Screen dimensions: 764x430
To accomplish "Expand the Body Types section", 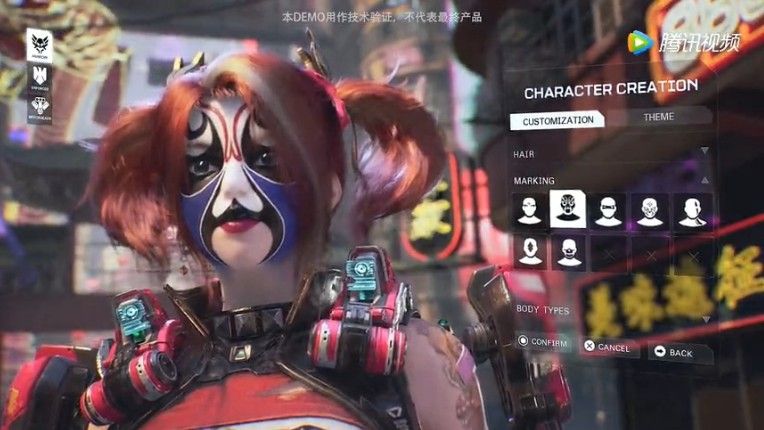I will 705,318.
